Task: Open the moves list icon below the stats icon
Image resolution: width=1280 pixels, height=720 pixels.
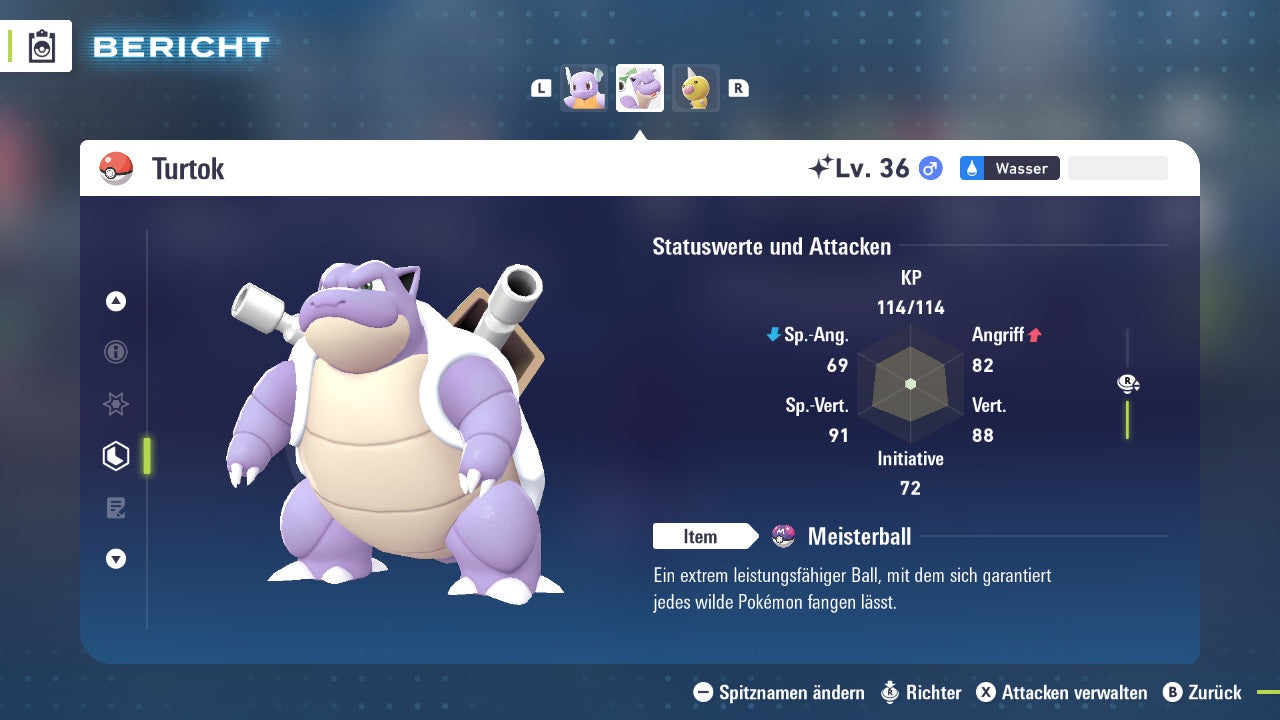Action: point(115,507)
